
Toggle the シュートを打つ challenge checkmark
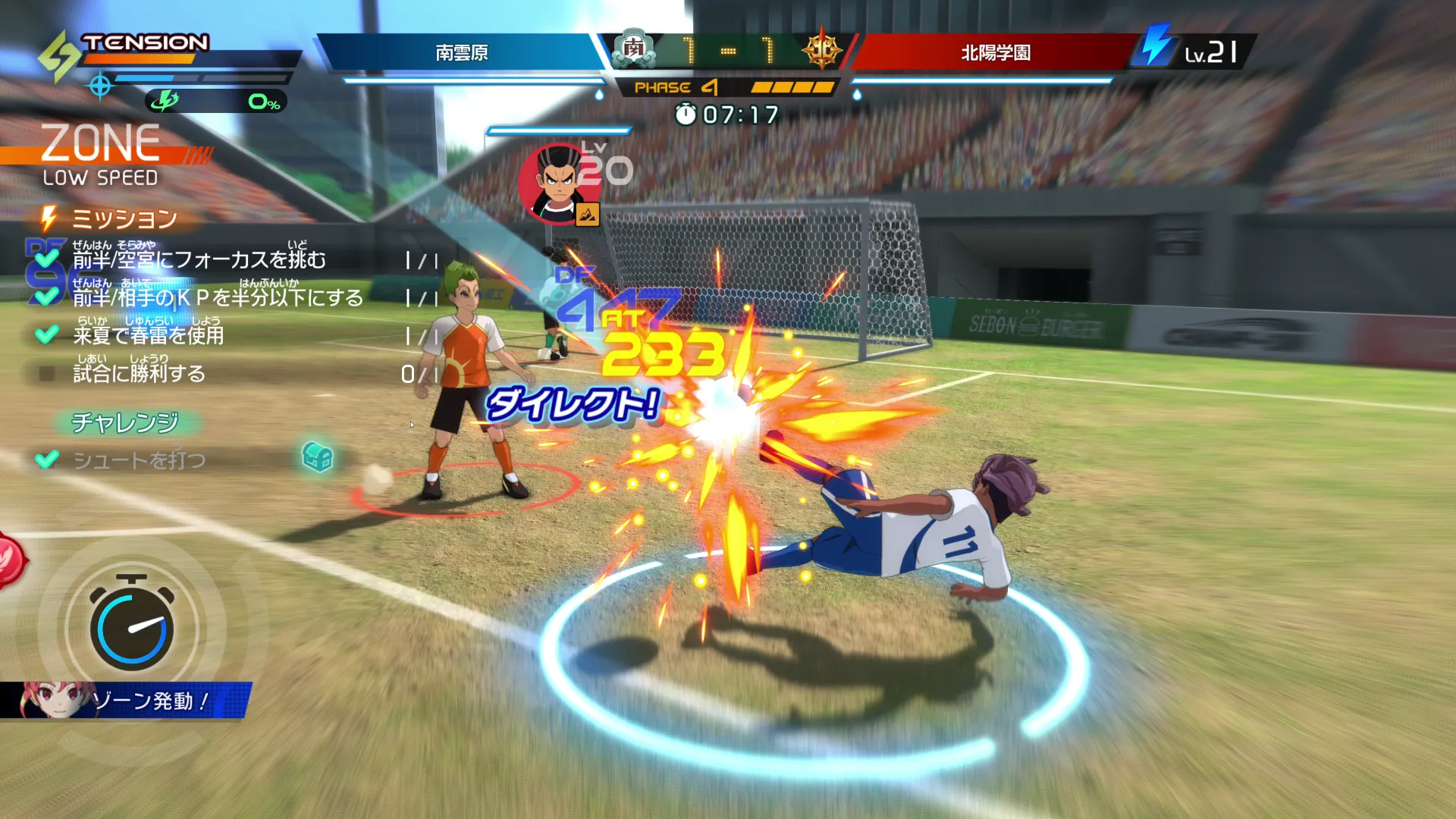49,459
